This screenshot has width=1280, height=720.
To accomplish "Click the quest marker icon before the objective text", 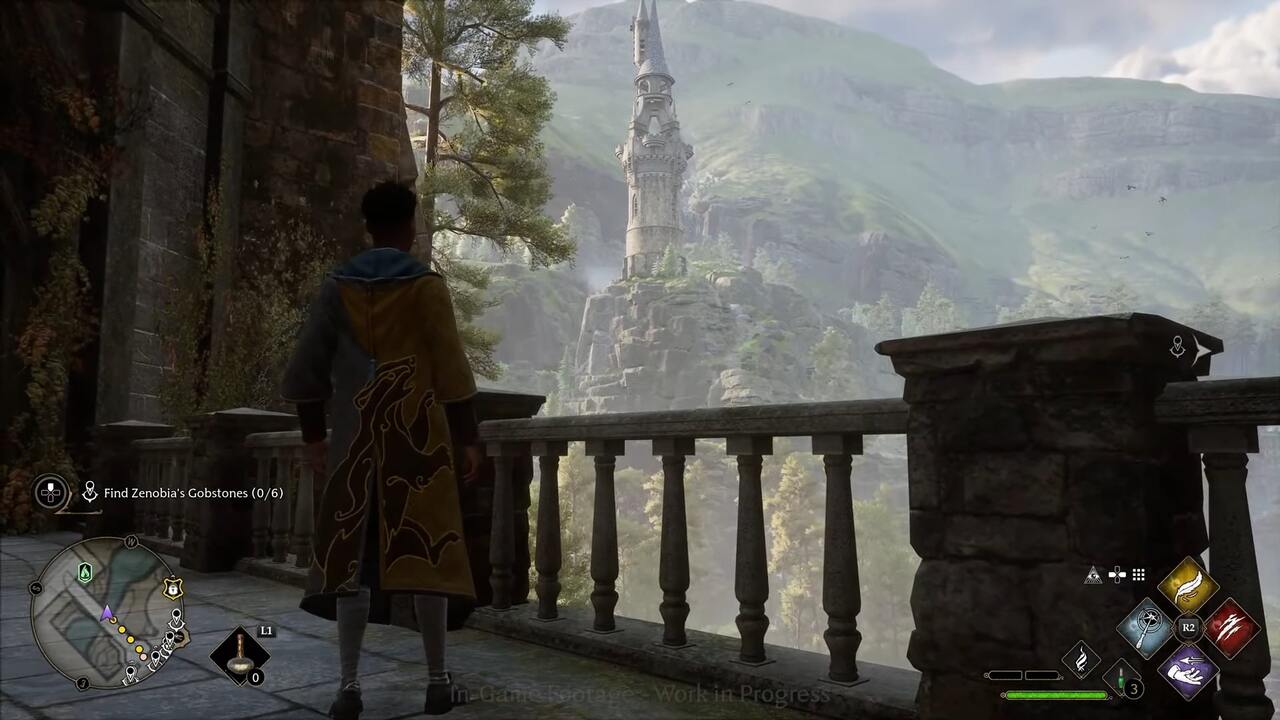I will (90, 491).
